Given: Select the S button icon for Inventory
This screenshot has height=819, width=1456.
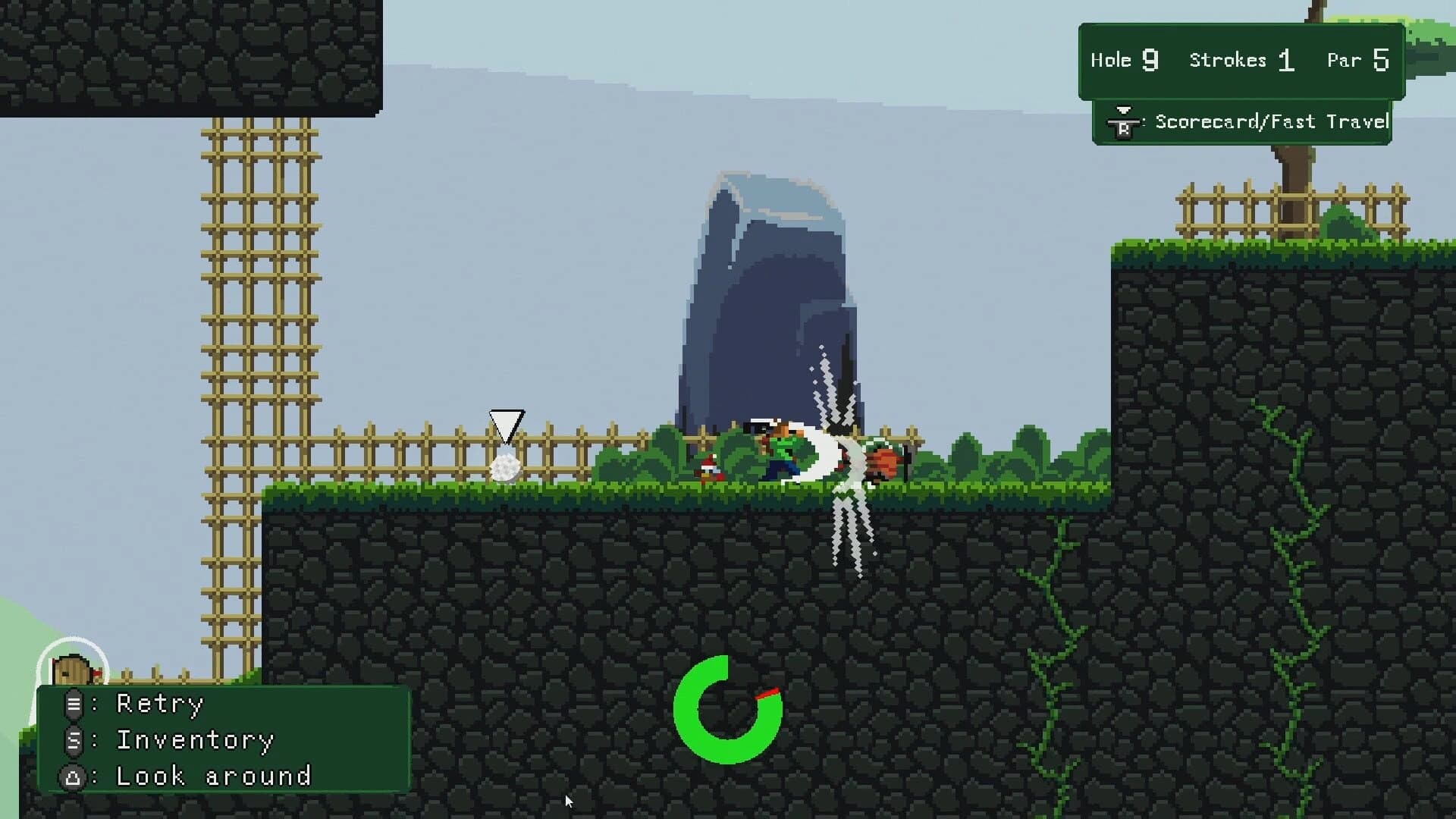Looking at the screenshot, I should pos(74,740).
